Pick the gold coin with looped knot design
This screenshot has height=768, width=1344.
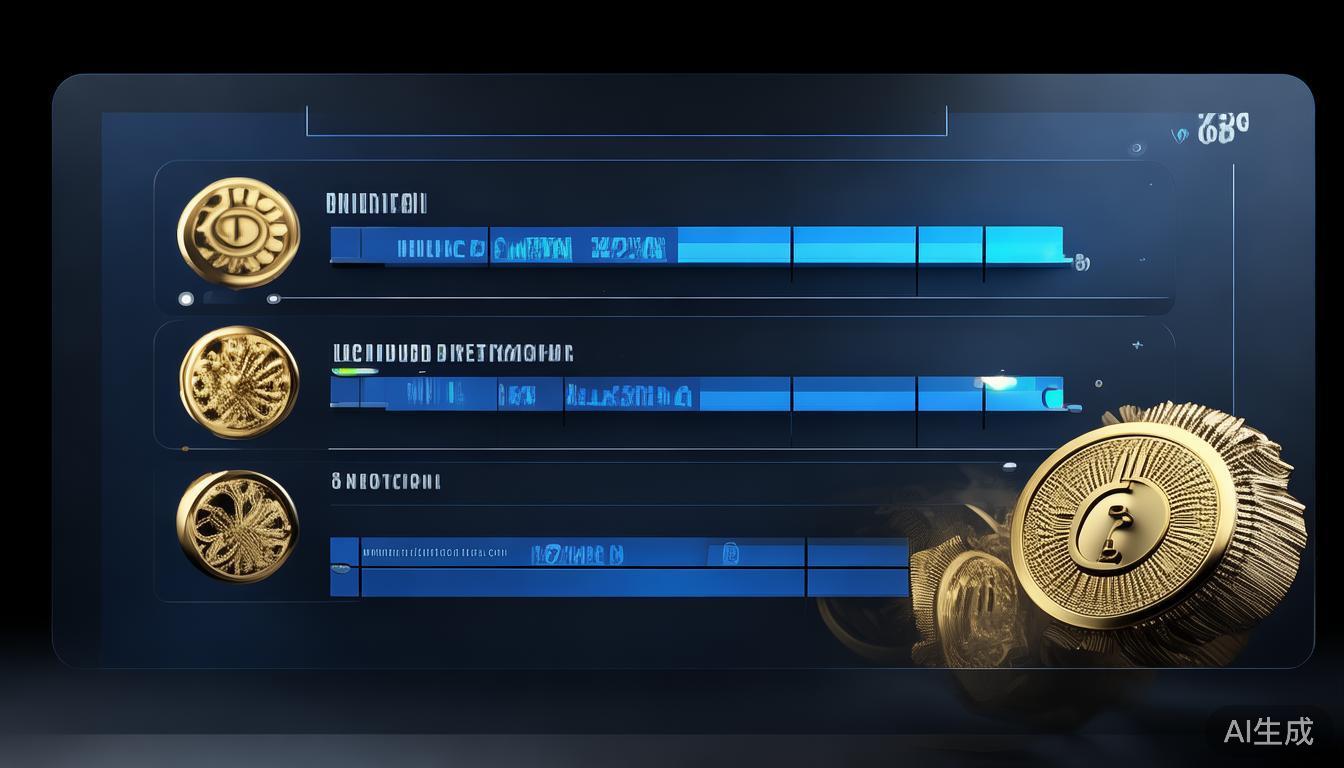click(x=238, y=525)
